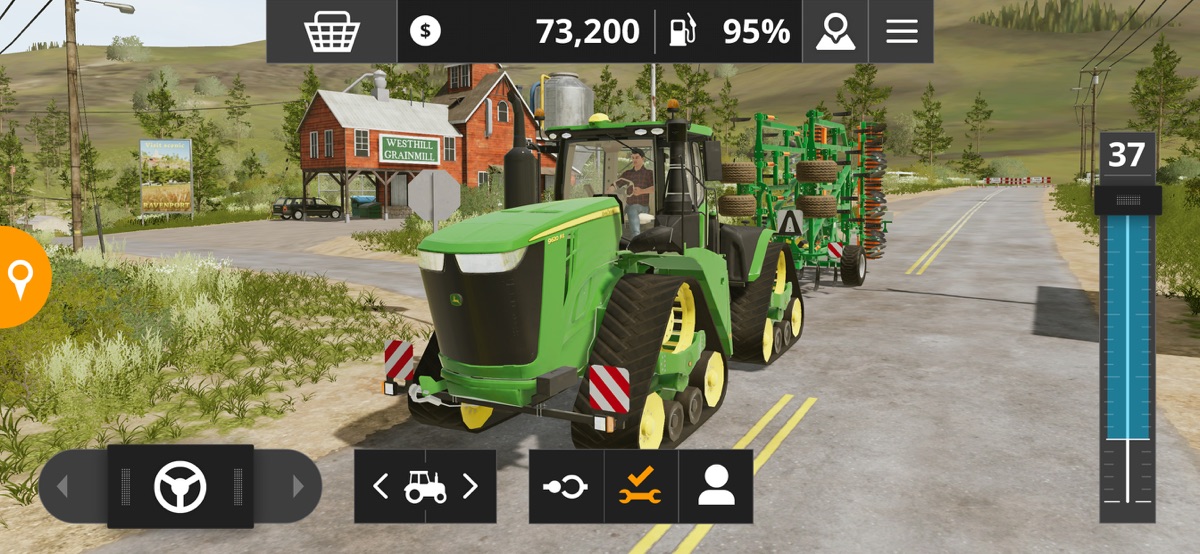Steer right with the right arrow
The width and height of the screenshot is (1200, 554).
point(297,487)
